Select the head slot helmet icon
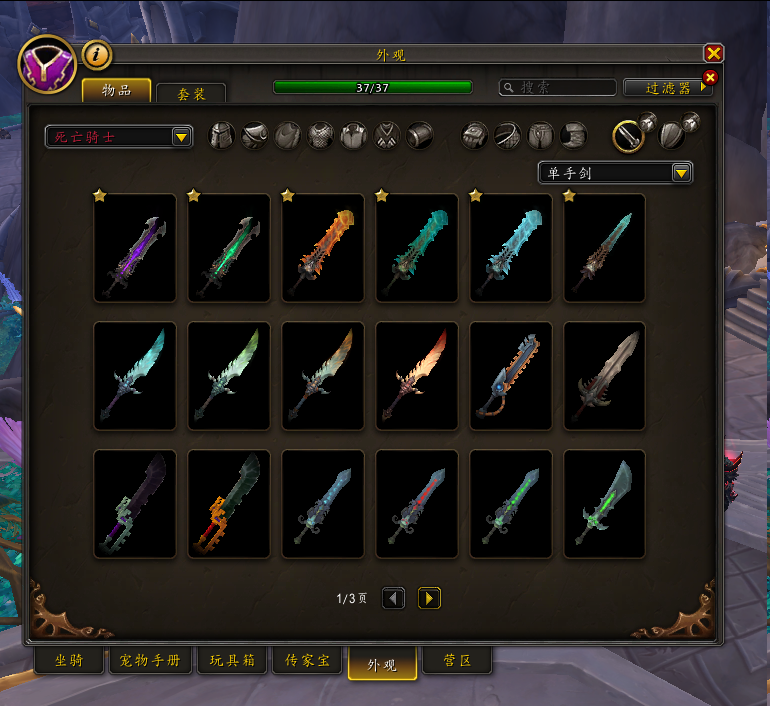Screen dimensions: 770x706 (x=222, y=136)
